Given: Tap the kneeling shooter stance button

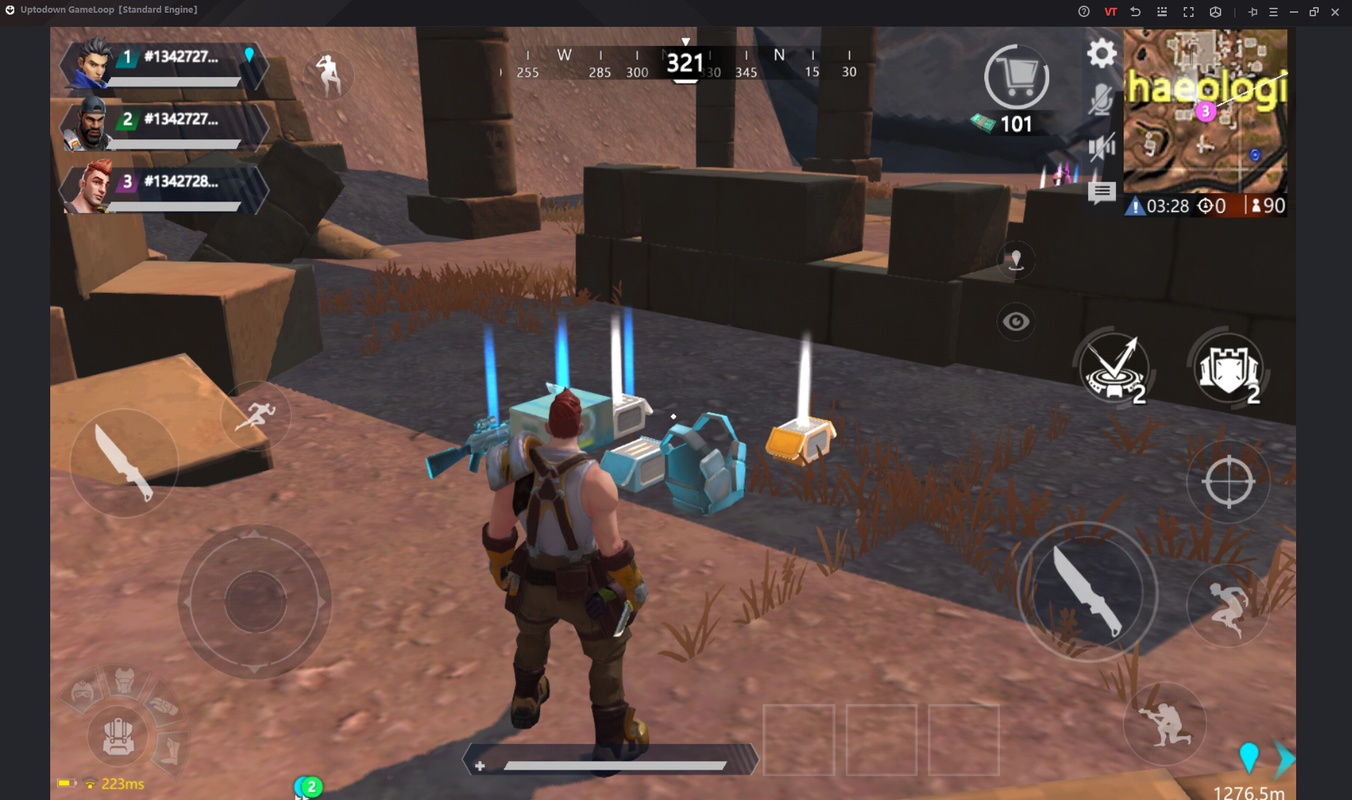Looking at the screenshot, I should click(x=1164, y=722).
